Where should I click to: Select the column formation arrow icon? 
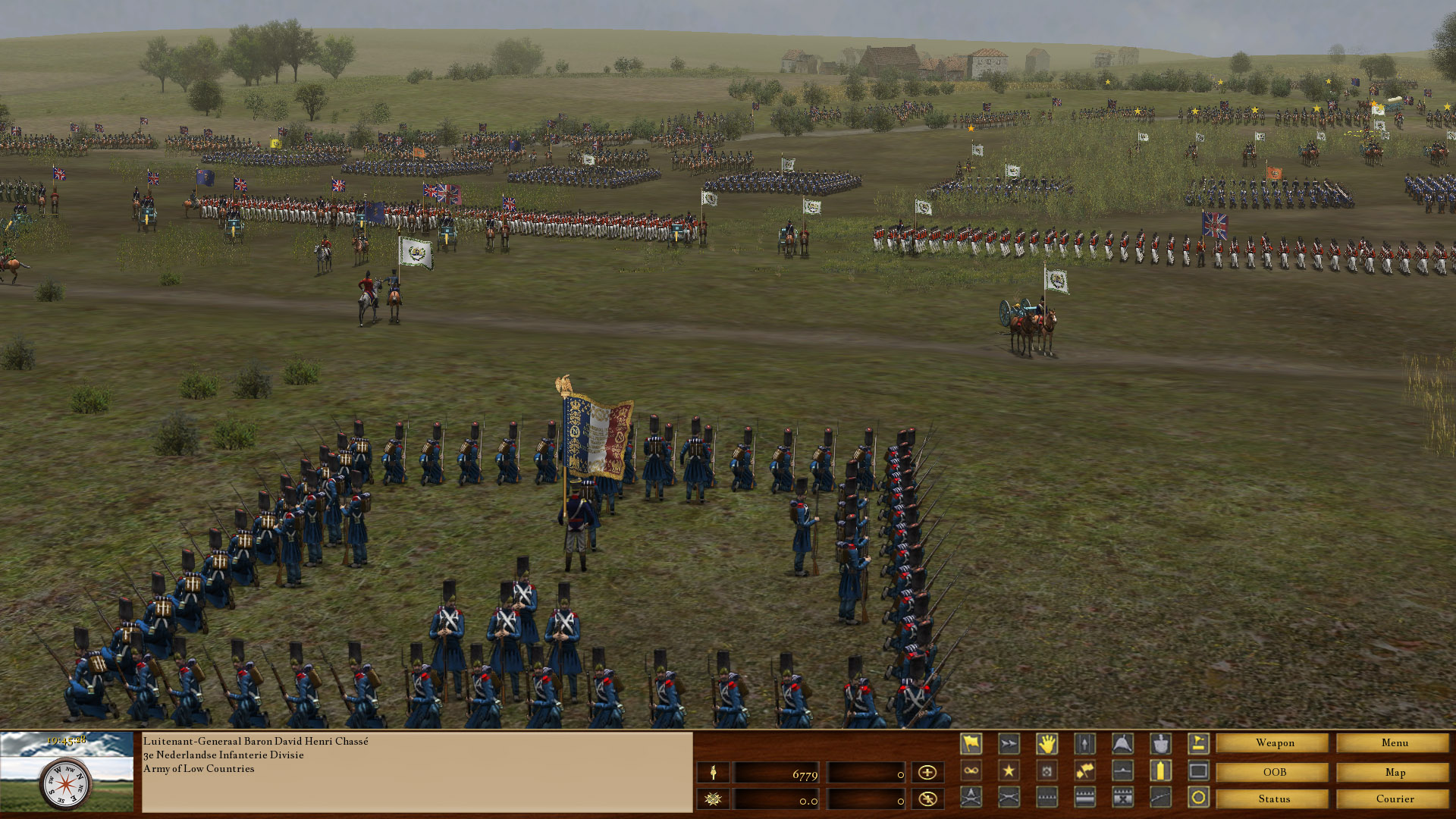point(1085,744)
